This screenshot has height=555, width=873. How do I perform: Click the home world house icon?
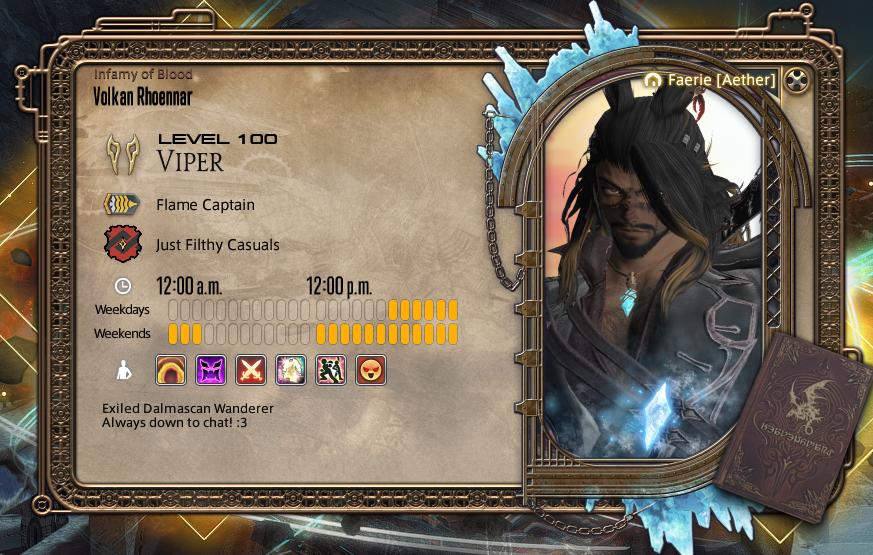pyautogui.click(x=654, y=79)
